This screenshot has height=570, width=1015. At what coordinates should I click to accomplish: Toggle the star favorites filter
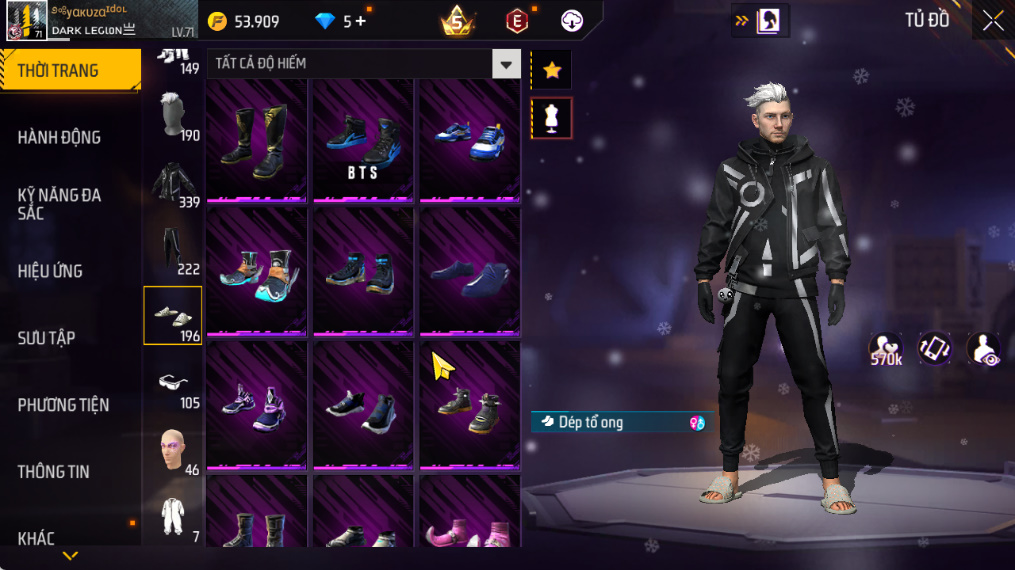(x=551, y=69)
